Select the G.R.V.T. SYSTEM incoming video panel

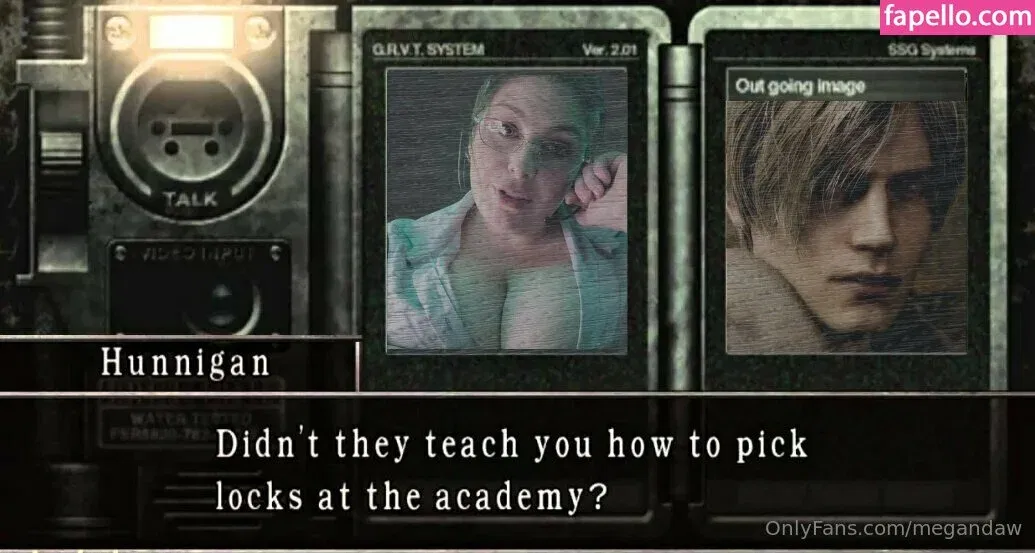[506, 210]
